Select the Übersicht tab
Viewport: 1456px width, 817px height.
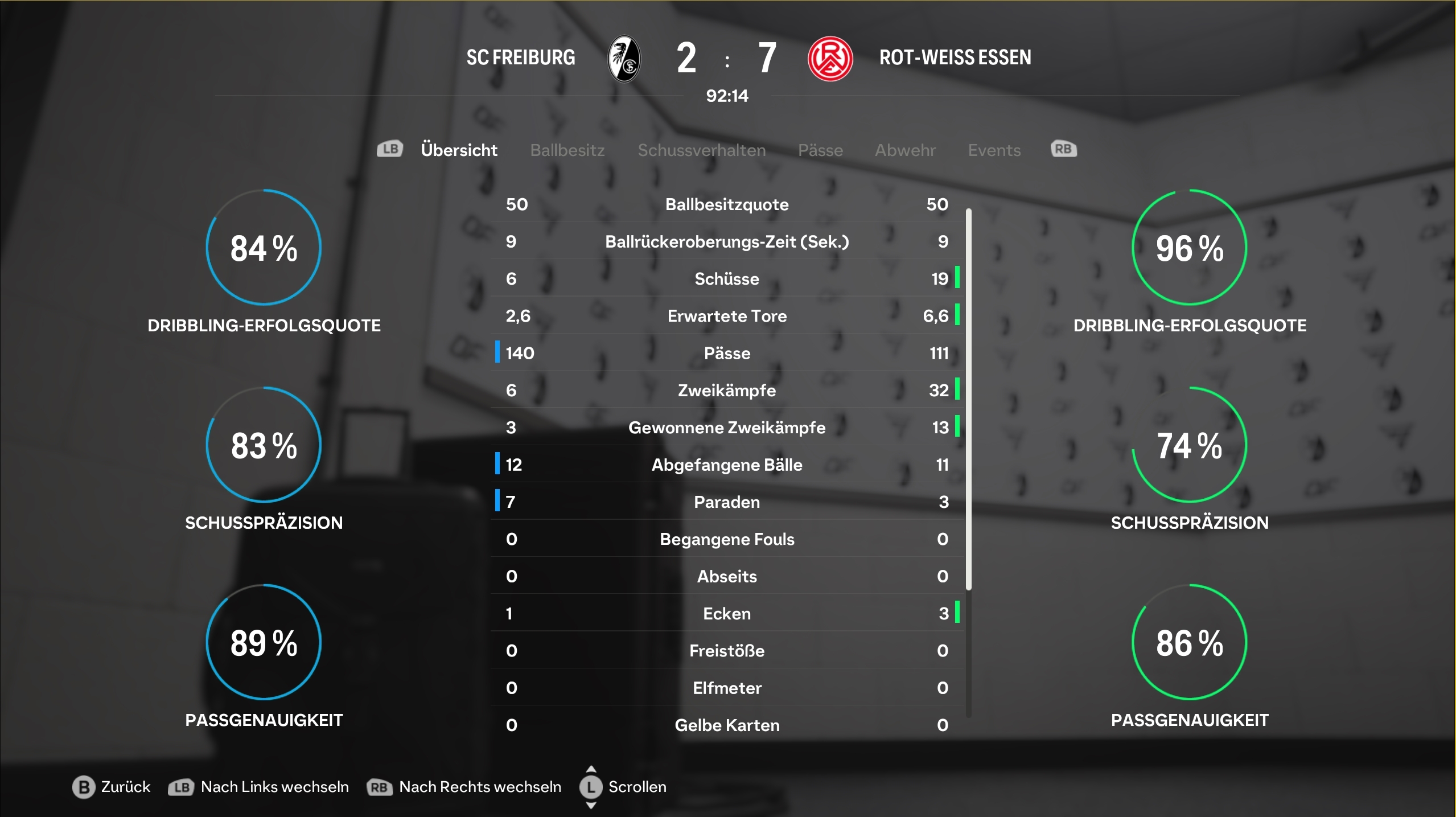coord(459,150)
